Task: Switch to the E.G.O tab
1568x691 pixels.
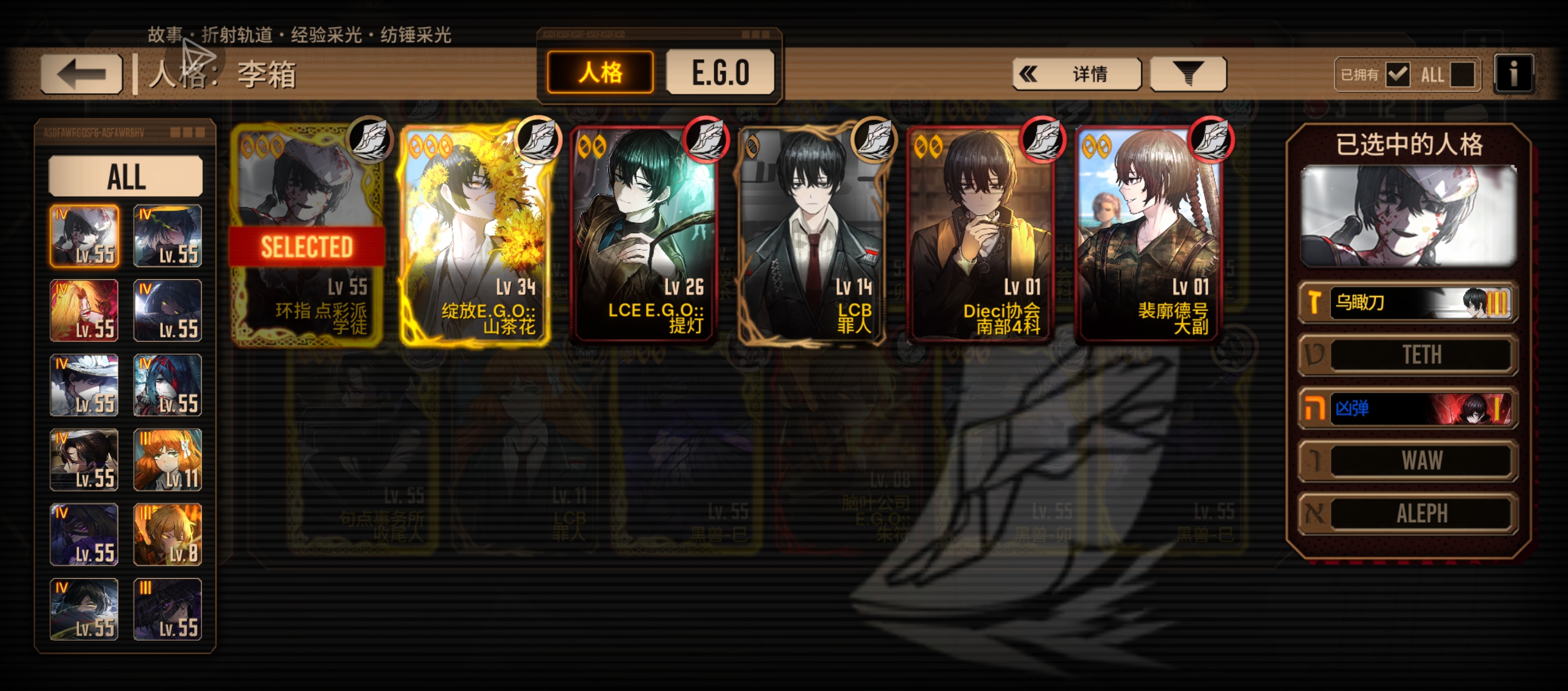Action: click(720, 73)
